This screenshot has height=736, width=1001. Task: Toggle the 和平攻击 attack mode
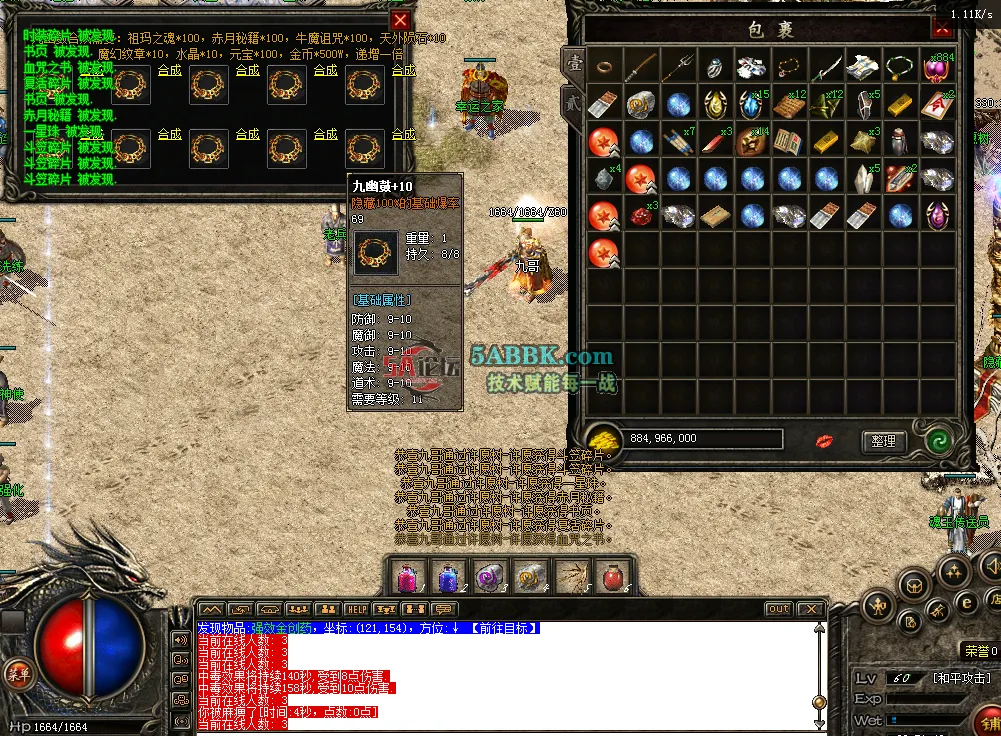tap(961, 678)
